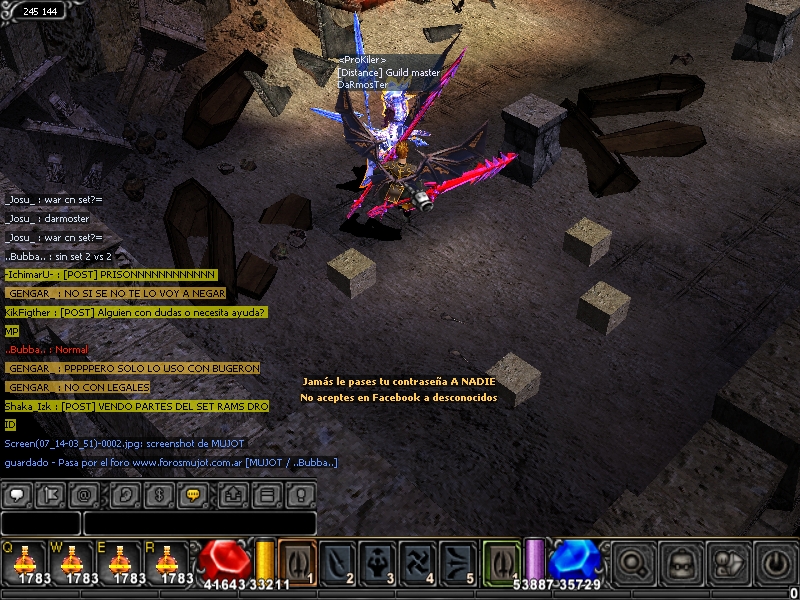Select skill slot 1 on the hotbar
800x600 pixels.
298,561
